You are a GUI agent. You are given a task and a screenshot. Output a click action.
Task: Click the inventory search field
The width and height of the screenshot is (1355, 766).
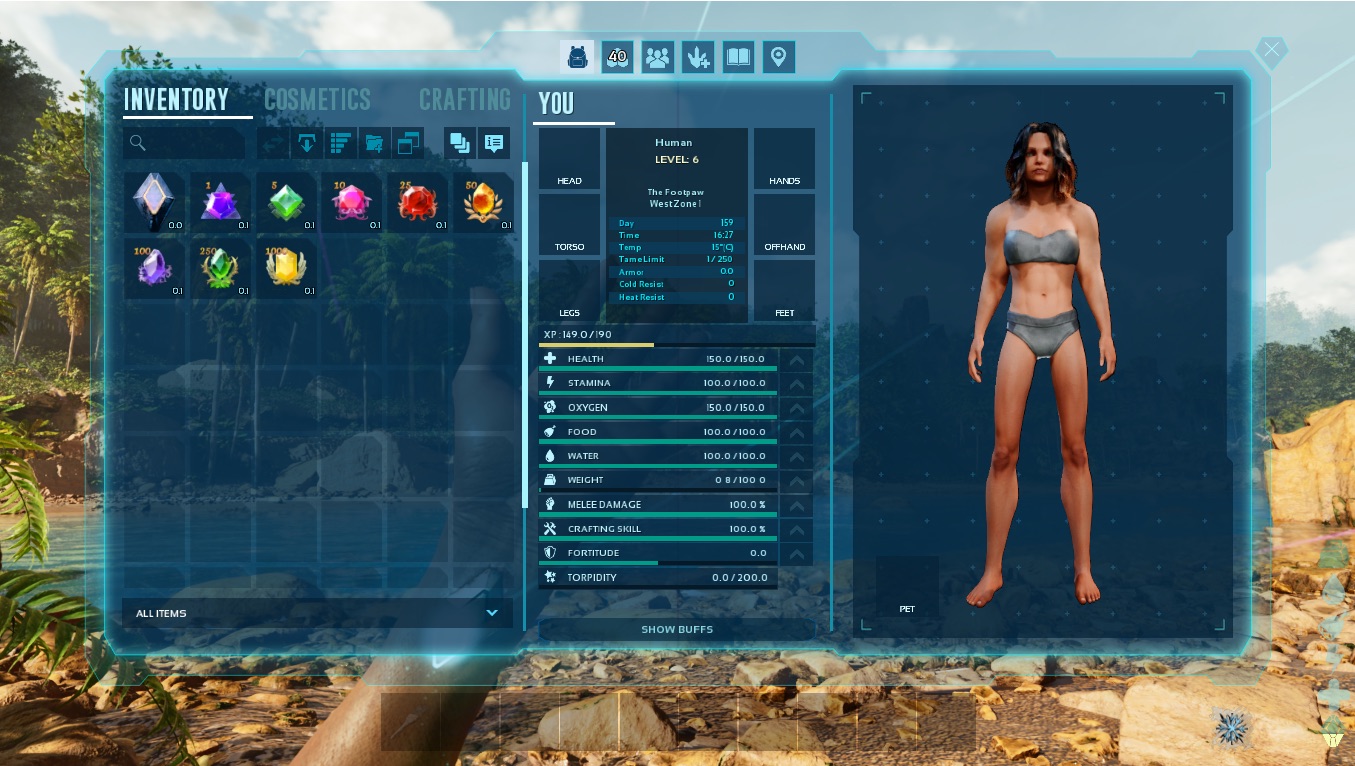click(x=185, y=143)
